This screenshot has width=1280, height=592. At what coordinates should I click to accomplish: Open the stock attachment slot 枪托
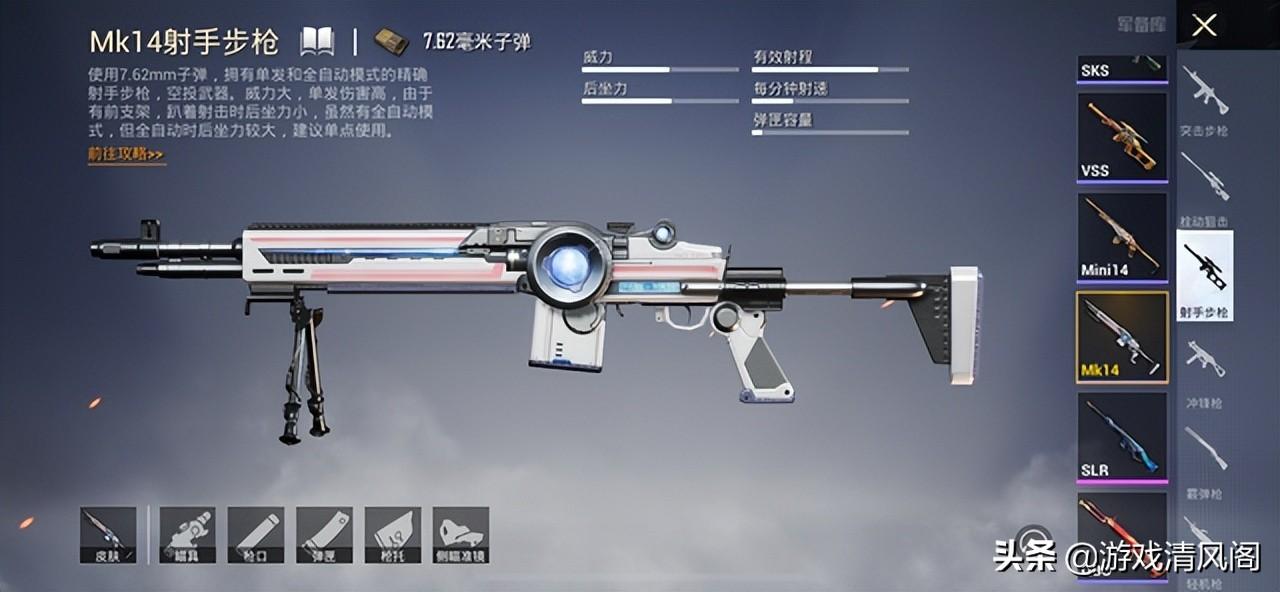point(393,534)
